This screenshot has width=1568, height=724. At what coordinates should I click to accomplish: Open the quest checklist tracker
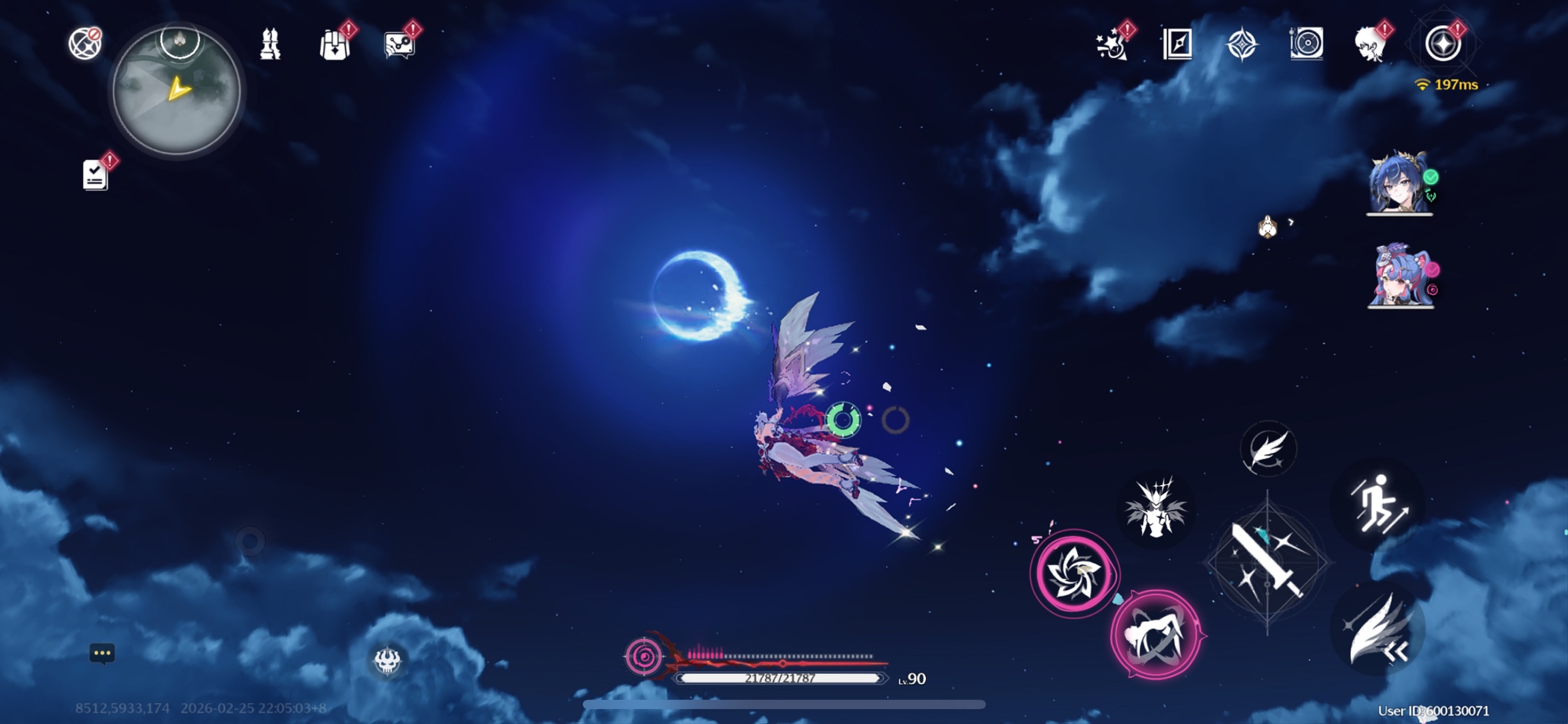point(96,174)
